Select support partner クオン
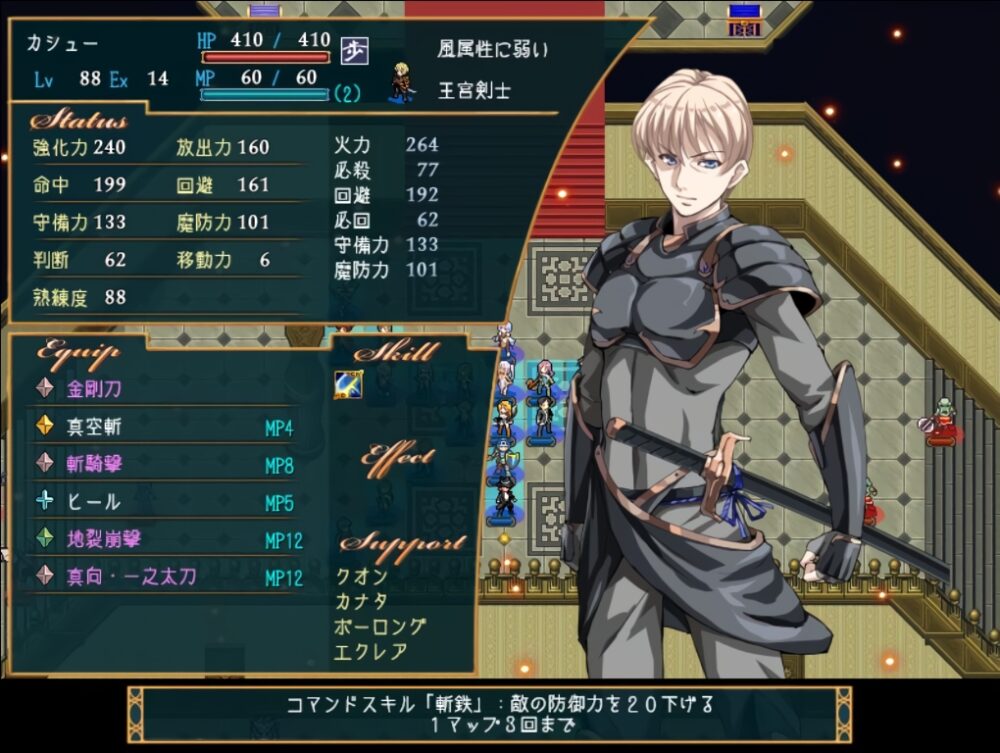The width and height of the screenshot is (1000, 753). pos(361,577)
